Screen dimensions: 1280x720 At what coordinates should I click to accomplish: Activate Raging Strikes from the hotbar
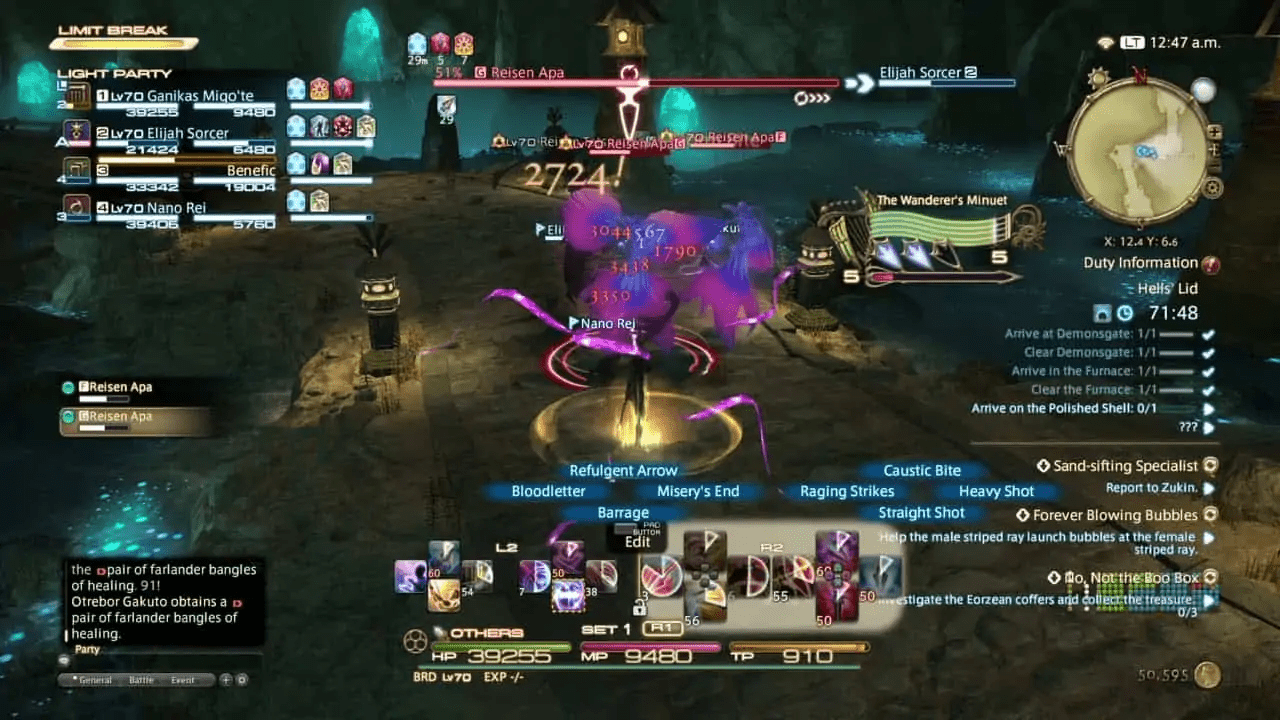(x=846, y=491)
